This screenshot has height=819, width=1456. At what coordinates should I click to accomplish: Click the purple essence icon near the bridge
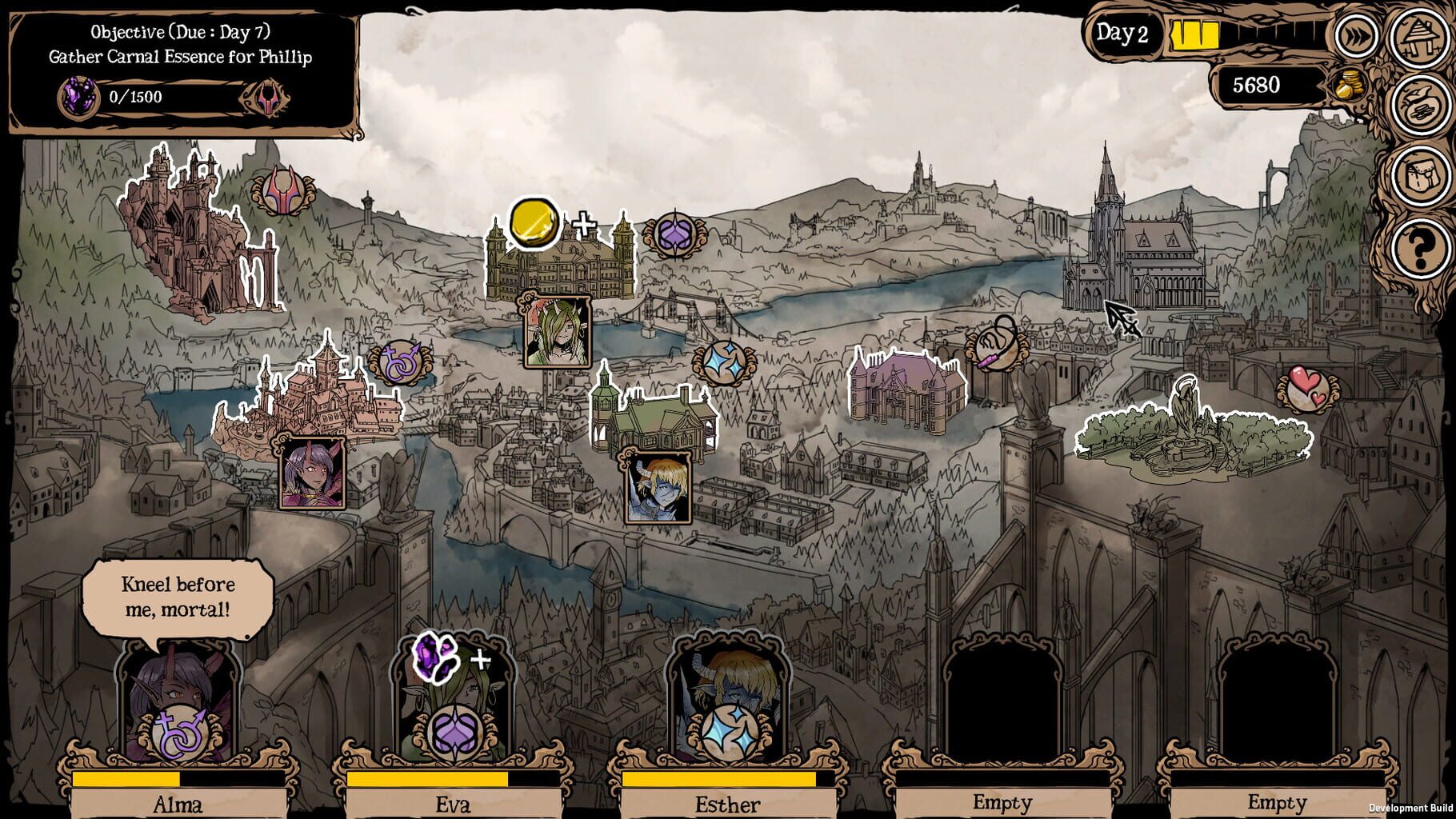coord(674,236)
